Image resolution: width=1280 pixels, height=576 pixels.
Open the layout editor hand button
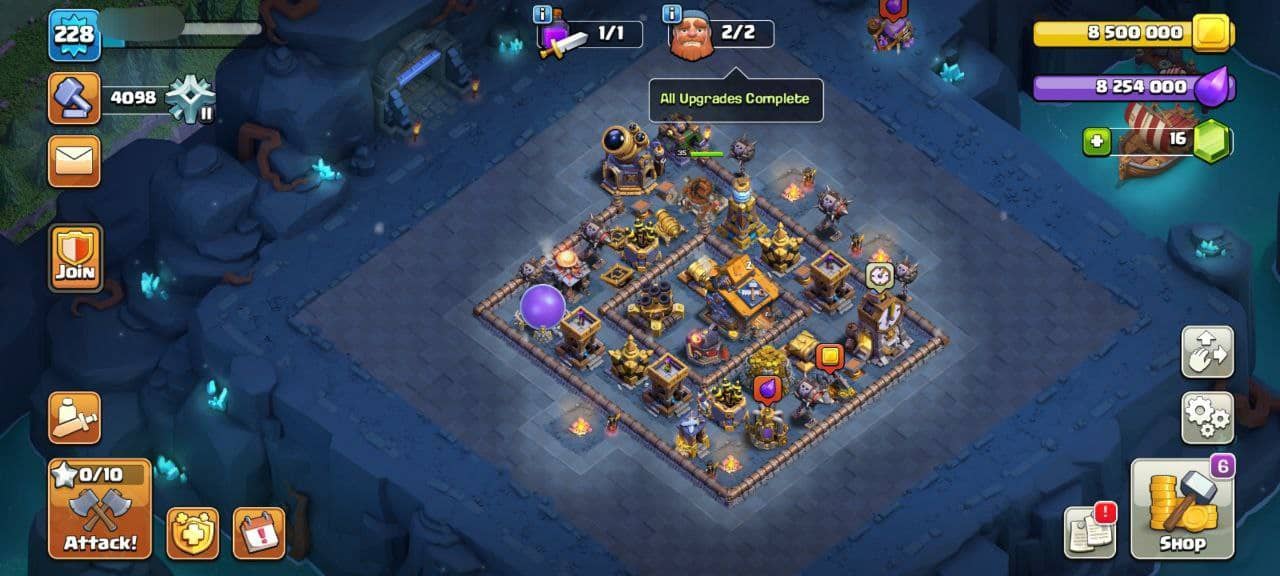(1207, 351)
